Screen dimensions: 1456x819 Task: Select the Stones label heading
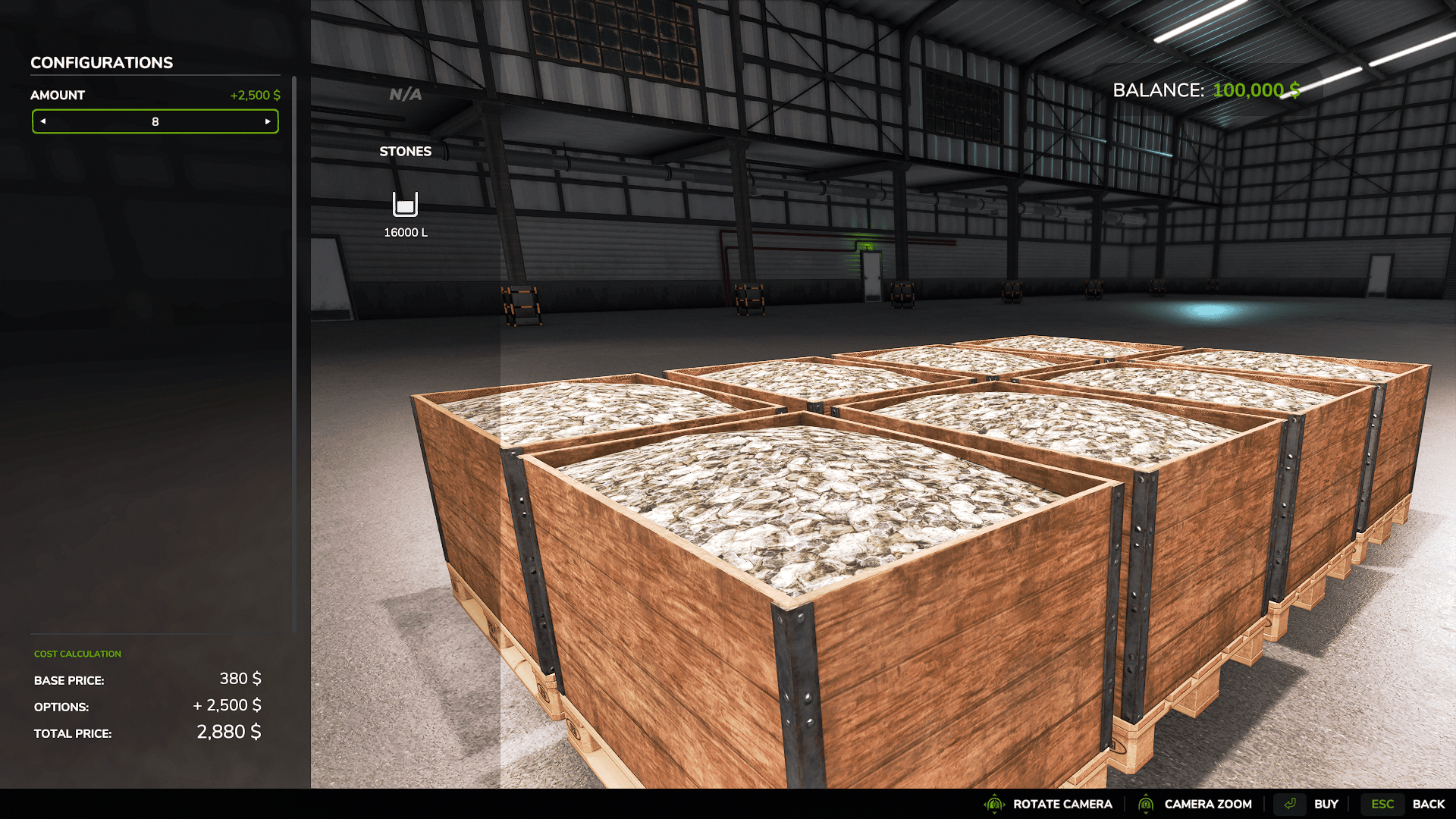coord(406,151)
